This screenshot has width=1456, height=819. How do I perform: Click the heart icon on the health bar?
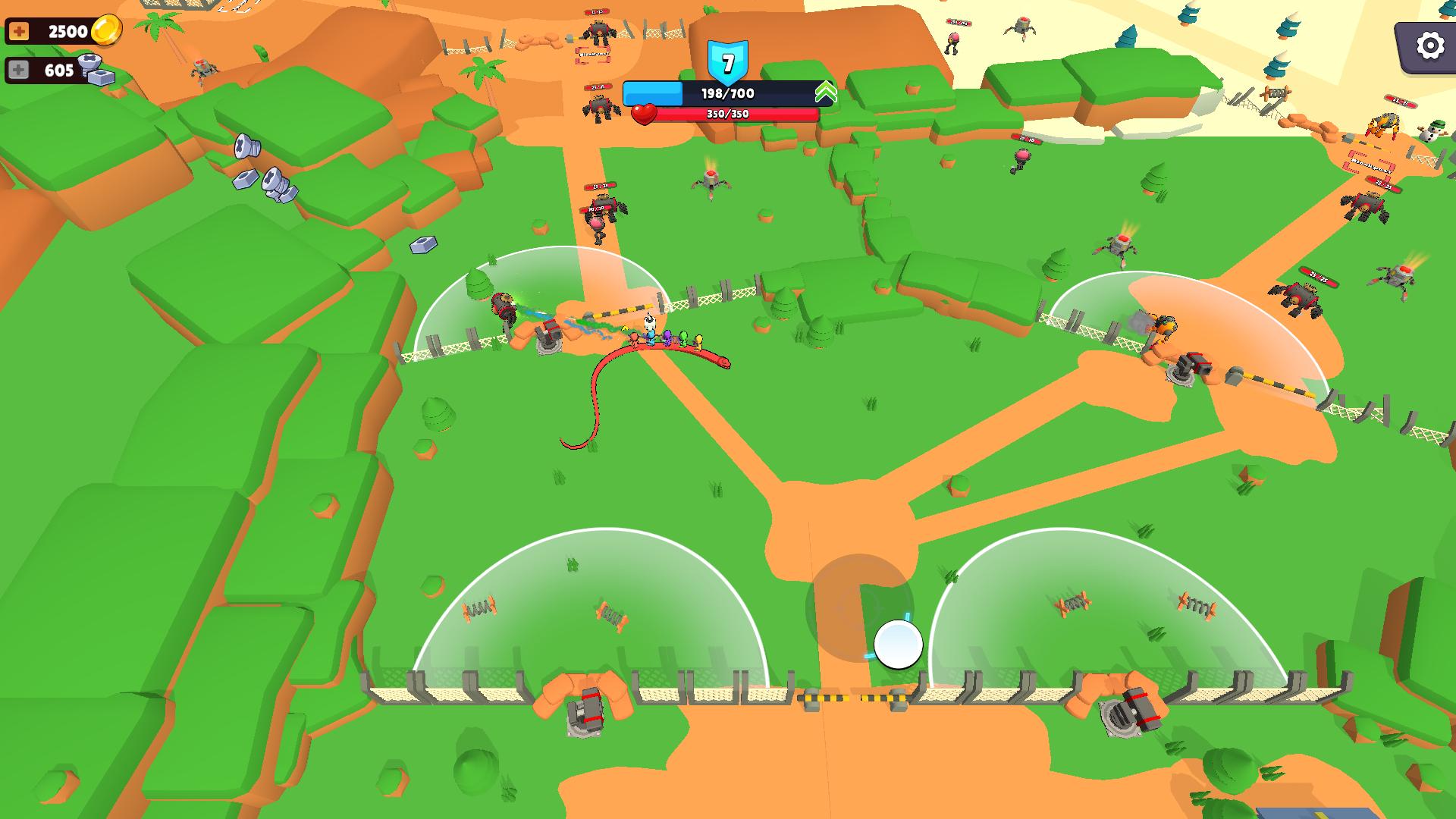645,115
